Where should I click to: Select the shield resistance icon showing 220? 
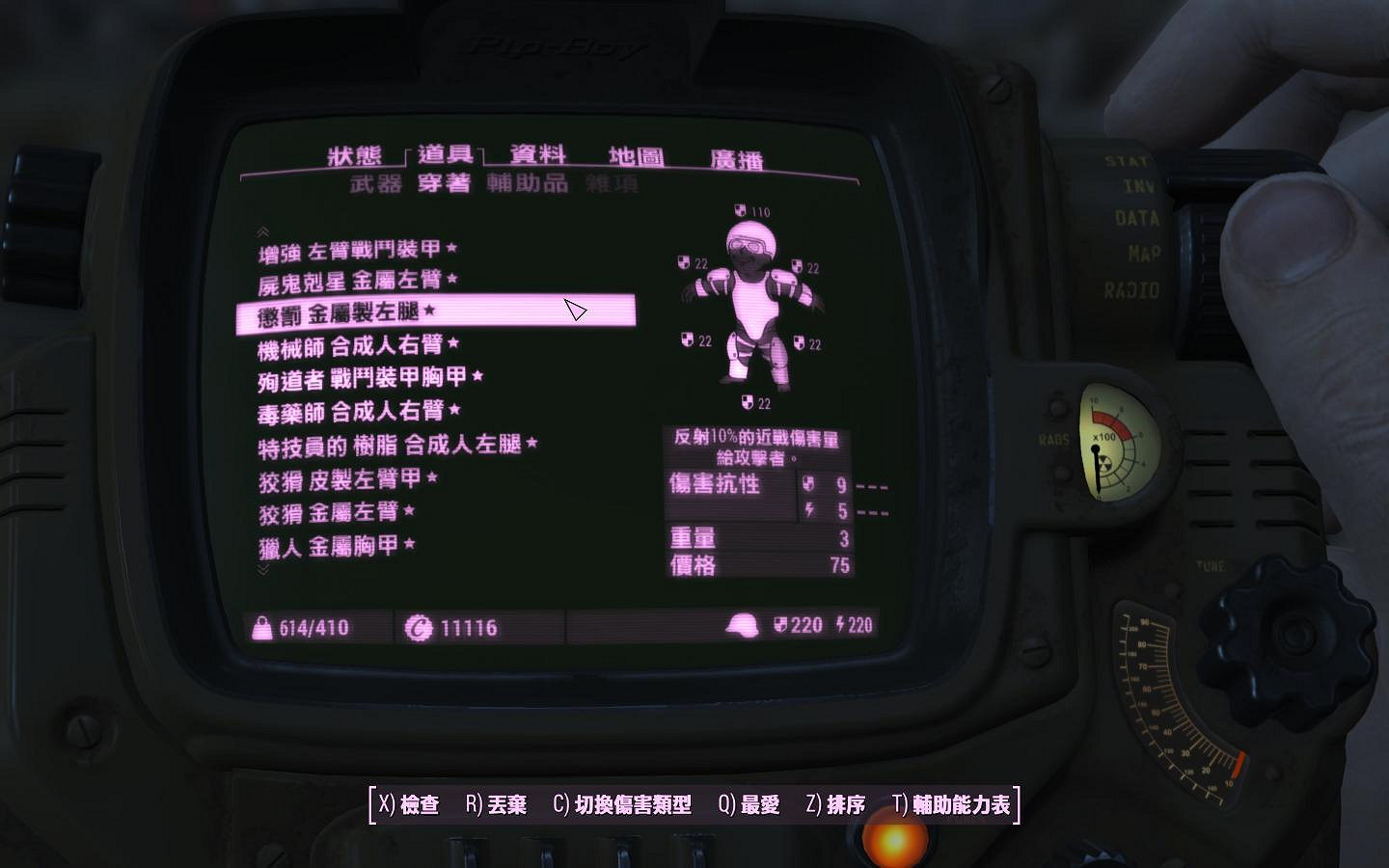point(783,624)
